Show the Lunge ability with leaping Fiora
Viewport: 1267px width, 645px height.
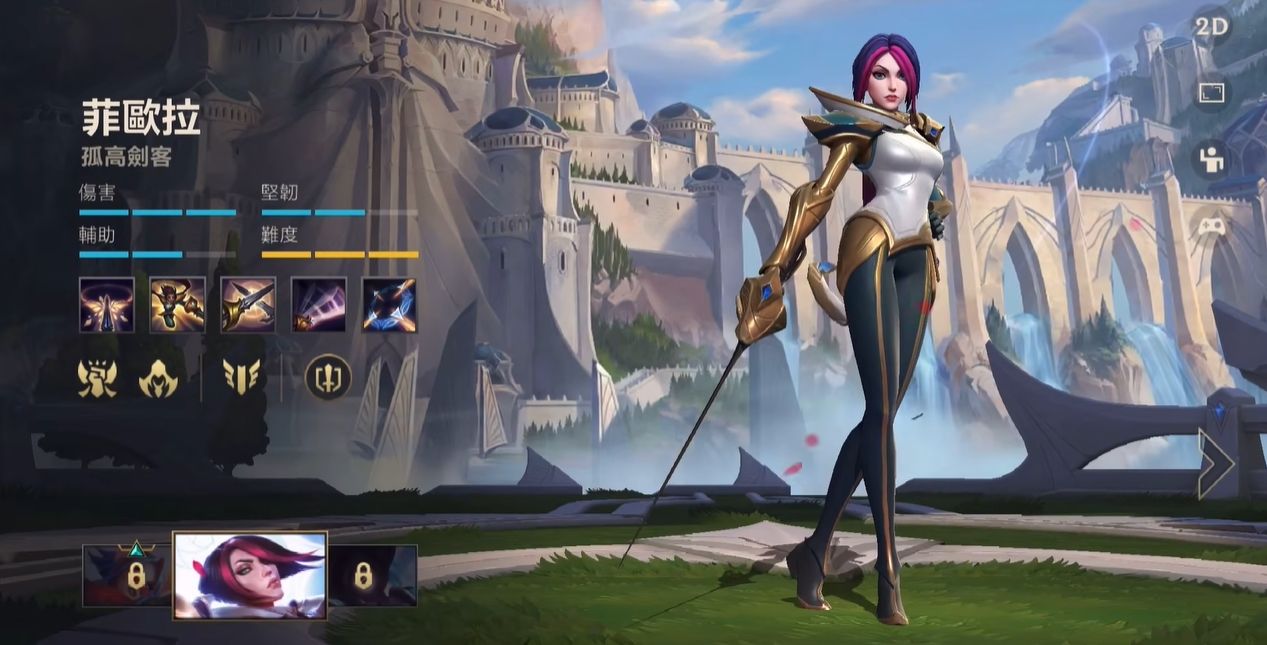(178, 305)
